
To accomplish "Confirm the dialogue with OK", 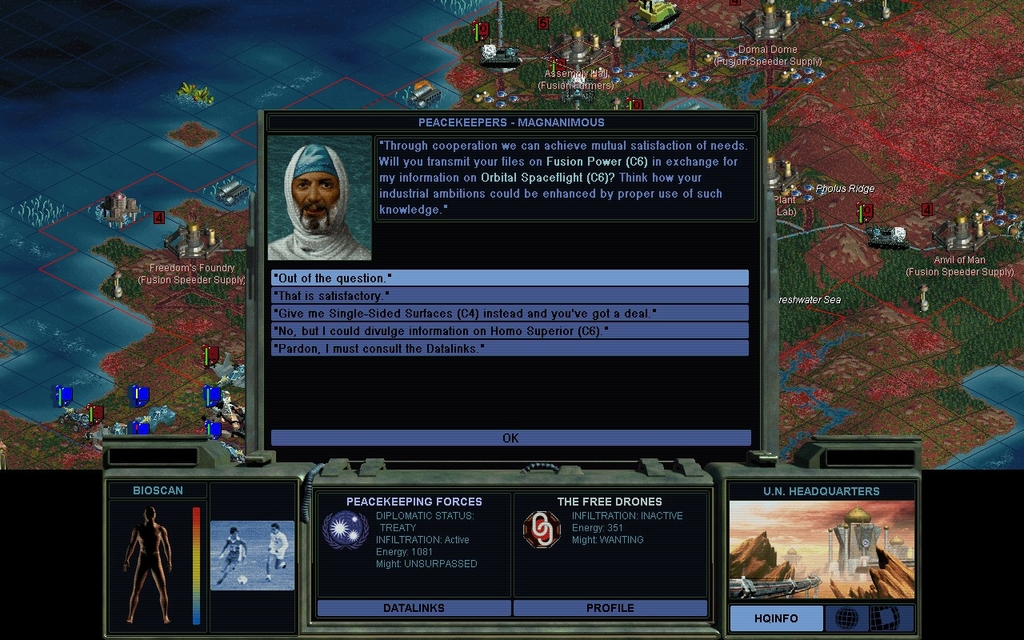I will pyautogui.click(x=510, y=438).
